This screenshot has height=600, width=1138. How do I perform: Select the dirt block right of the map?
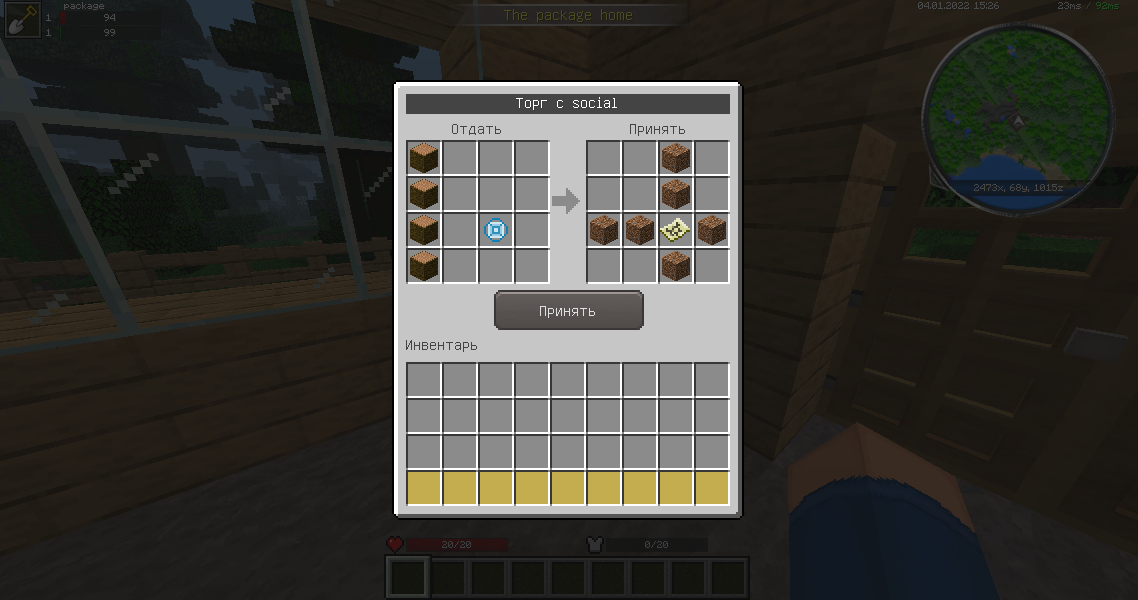[x=711, y=230]
